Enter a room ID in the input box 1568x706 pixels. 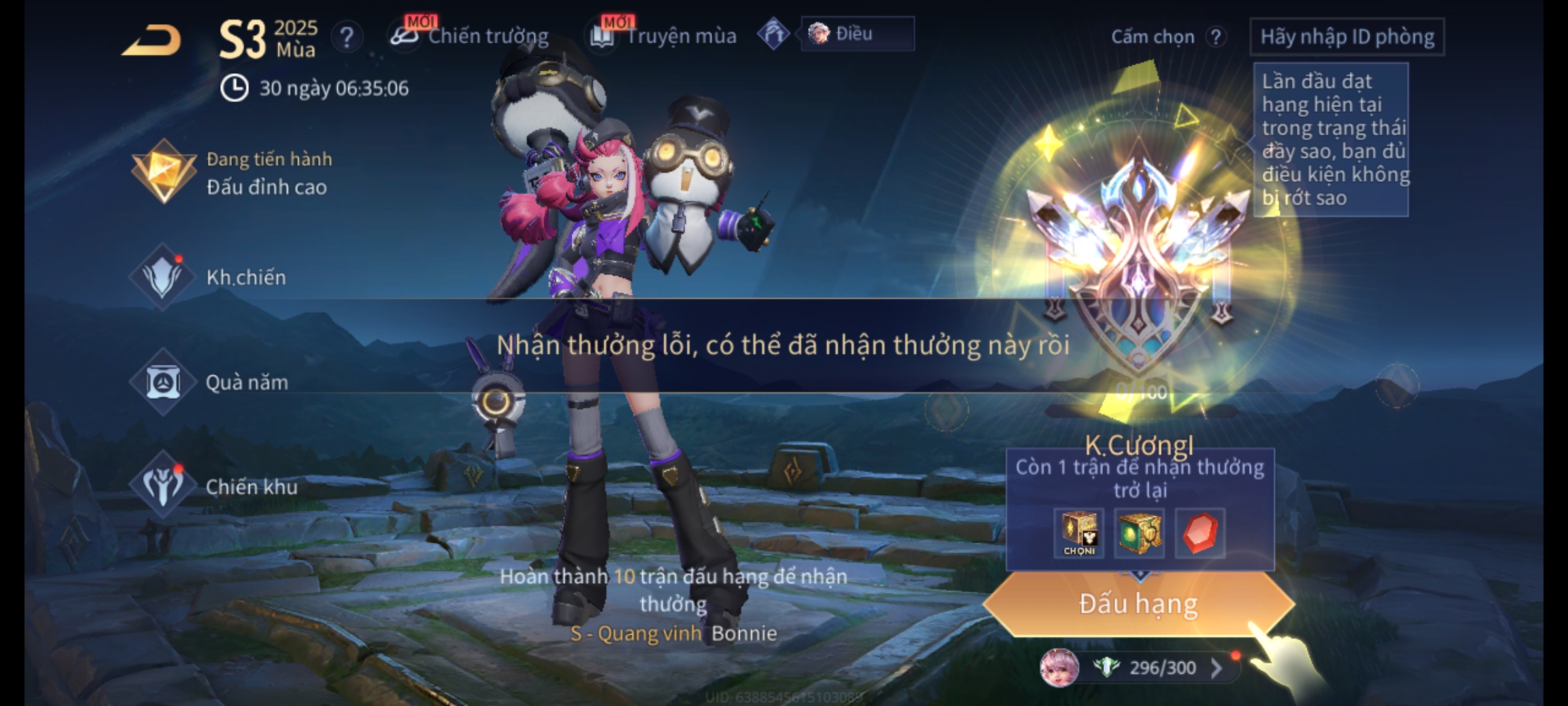[x=1347, y=37]
